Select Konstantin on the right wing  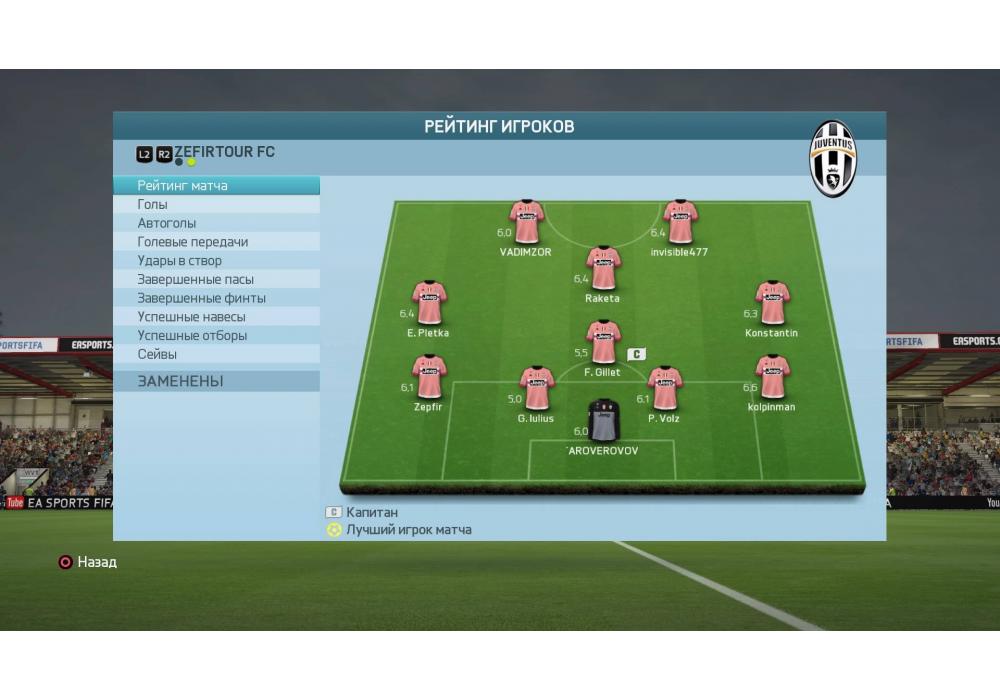tap(772, 303)
